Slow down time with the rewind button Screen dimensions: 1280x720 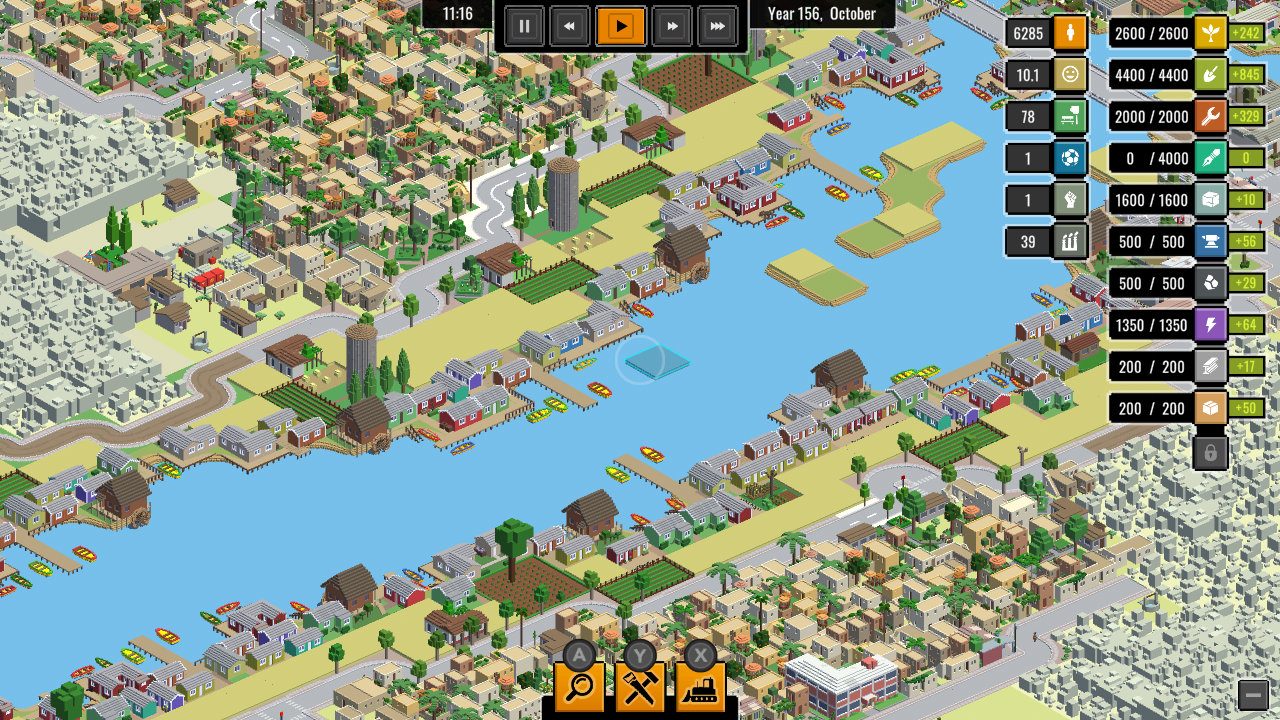[569, 26]
